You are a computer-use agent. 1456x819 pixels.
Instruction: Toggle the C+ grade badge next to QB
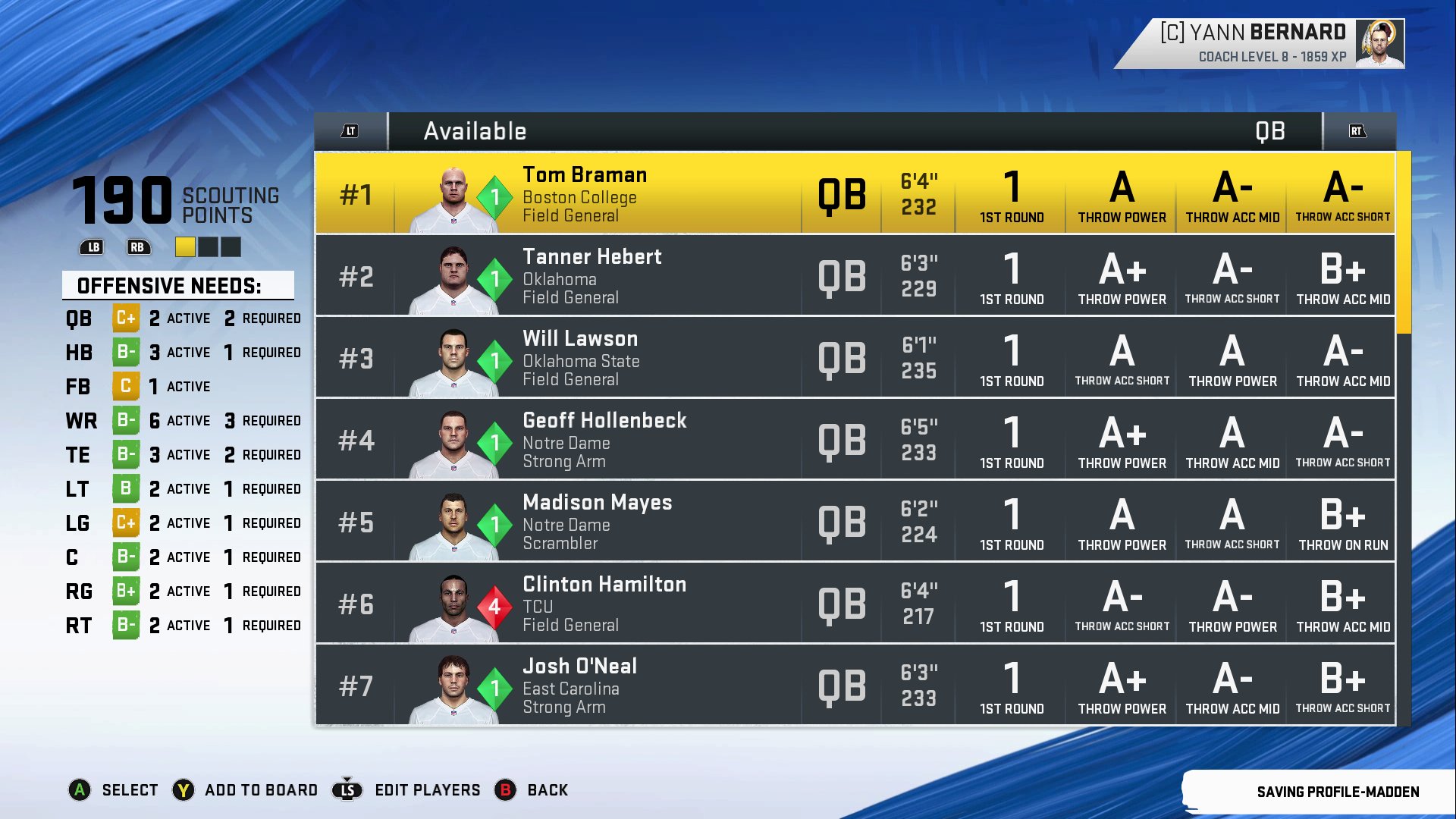[126, 318]
